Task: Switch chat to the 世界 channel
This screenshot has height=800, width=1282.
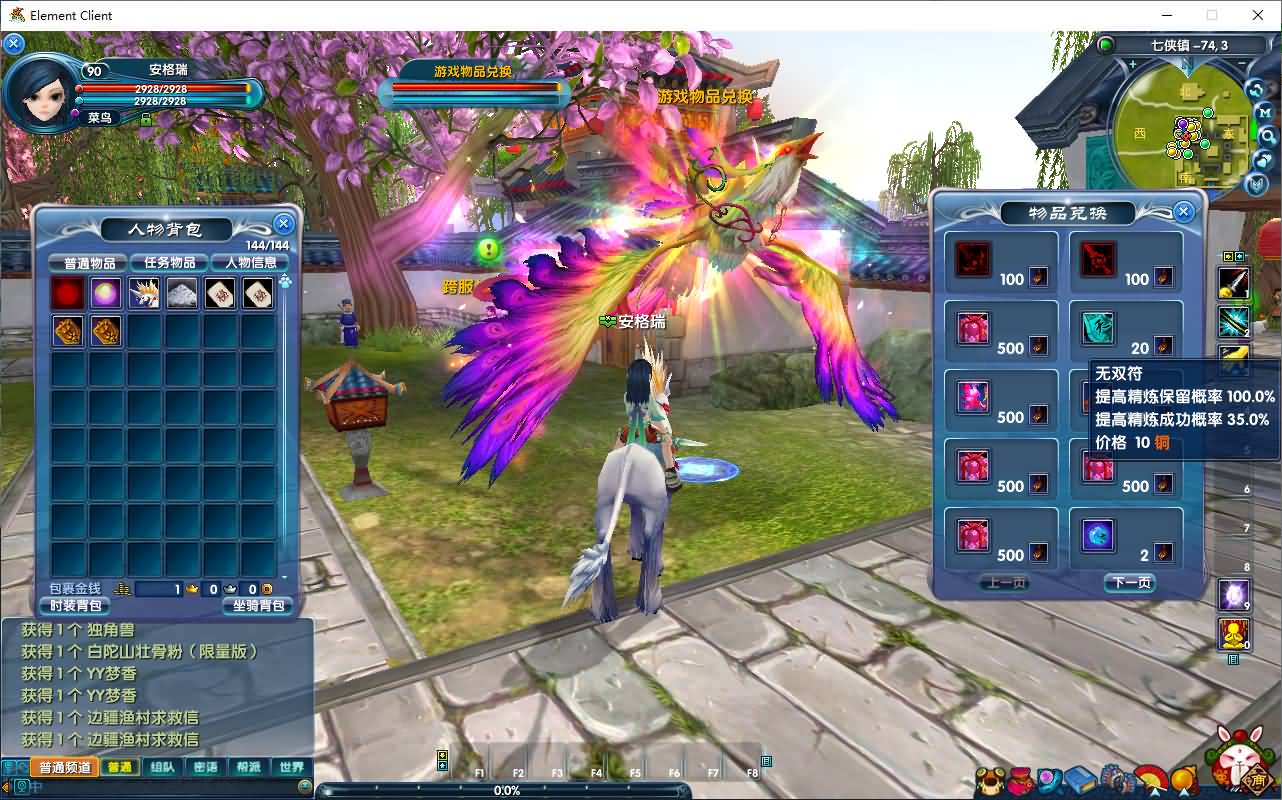Action: click(291, 768)
